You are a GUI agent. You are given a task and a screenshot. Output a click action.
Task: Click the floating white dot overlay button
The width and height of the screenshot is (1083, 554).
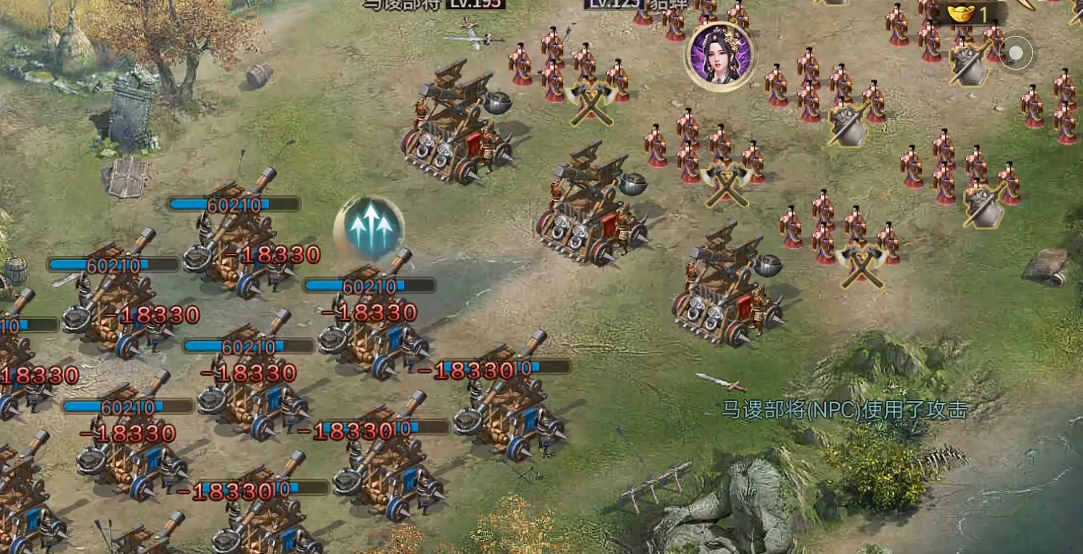pos(1017,52)
